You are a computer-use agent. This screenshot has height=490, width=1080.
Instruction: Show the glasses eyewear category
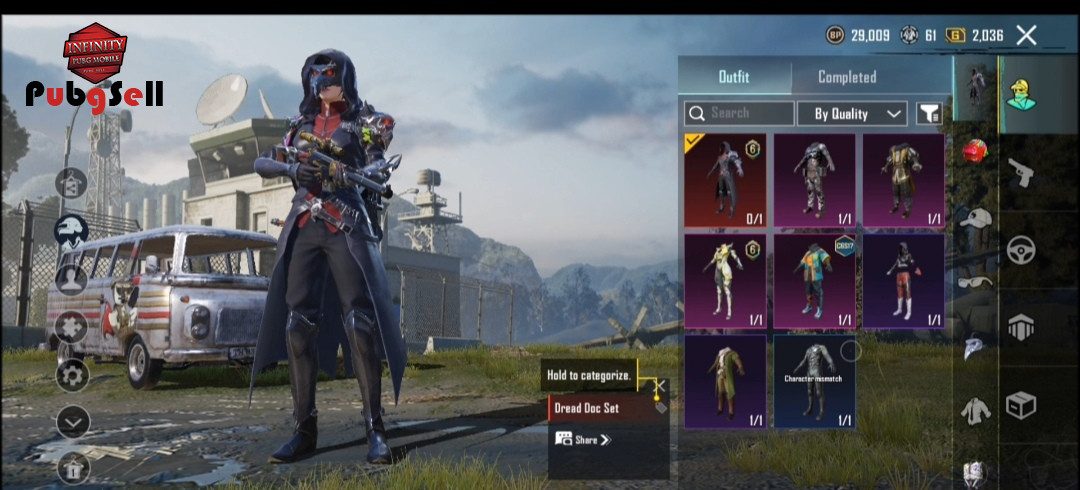point(975,282)
